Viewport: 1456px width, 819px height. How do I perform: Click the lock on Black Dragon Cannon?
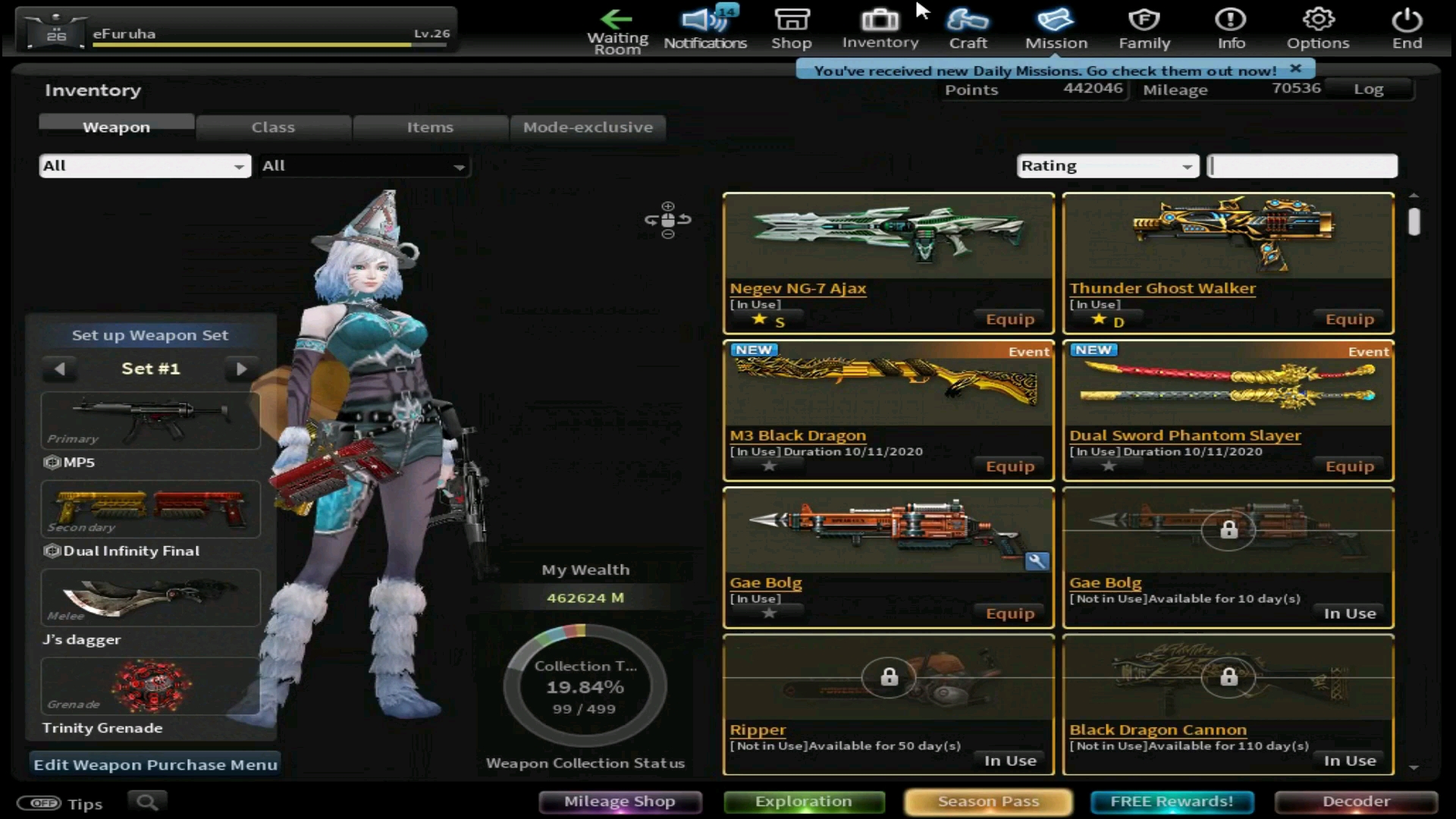tap(1228, 677)
